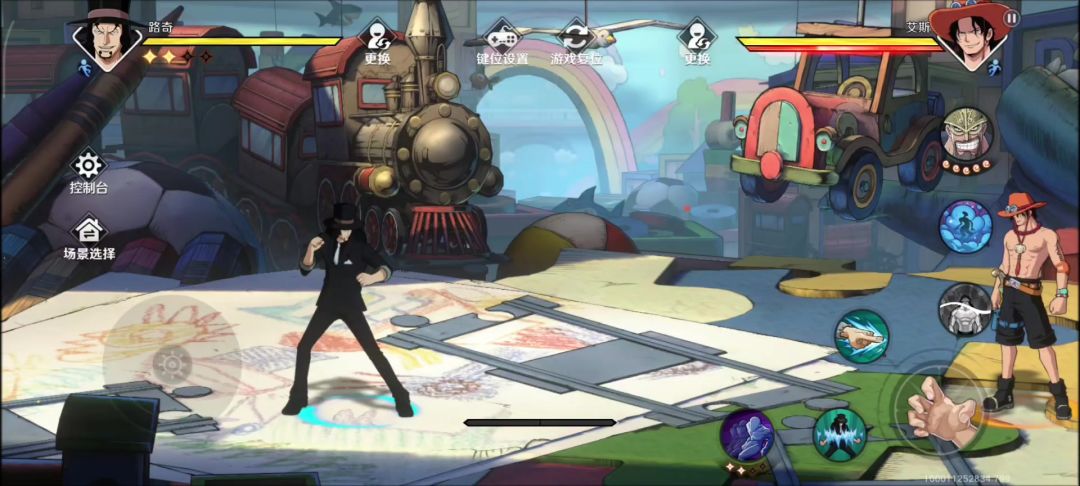
Task: Open the 控制台 console
Action: pos(88,171)
